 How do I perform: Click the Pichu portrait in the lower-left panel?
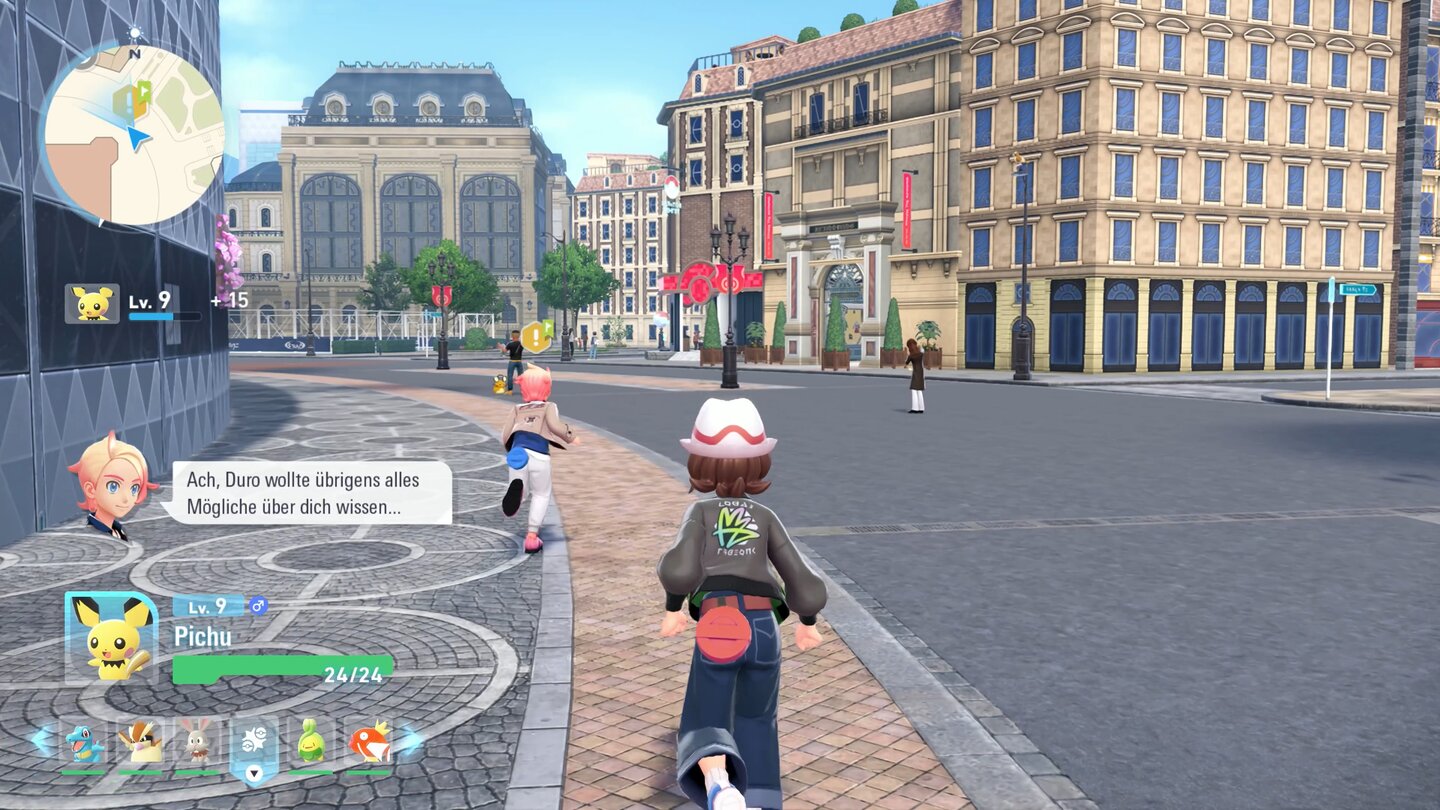point(108,635)
